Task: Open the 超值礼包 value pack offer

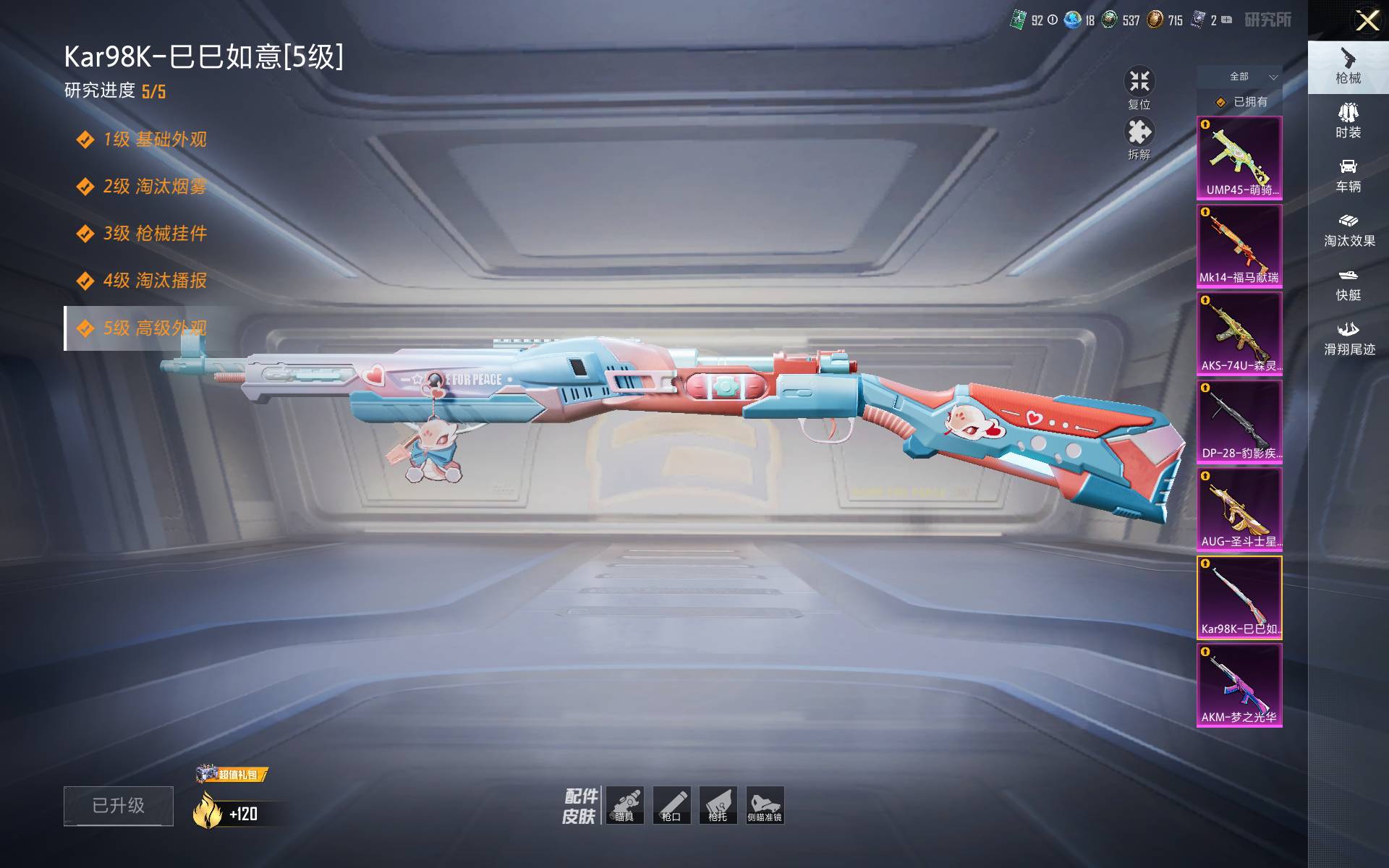Action: [231, 775]
